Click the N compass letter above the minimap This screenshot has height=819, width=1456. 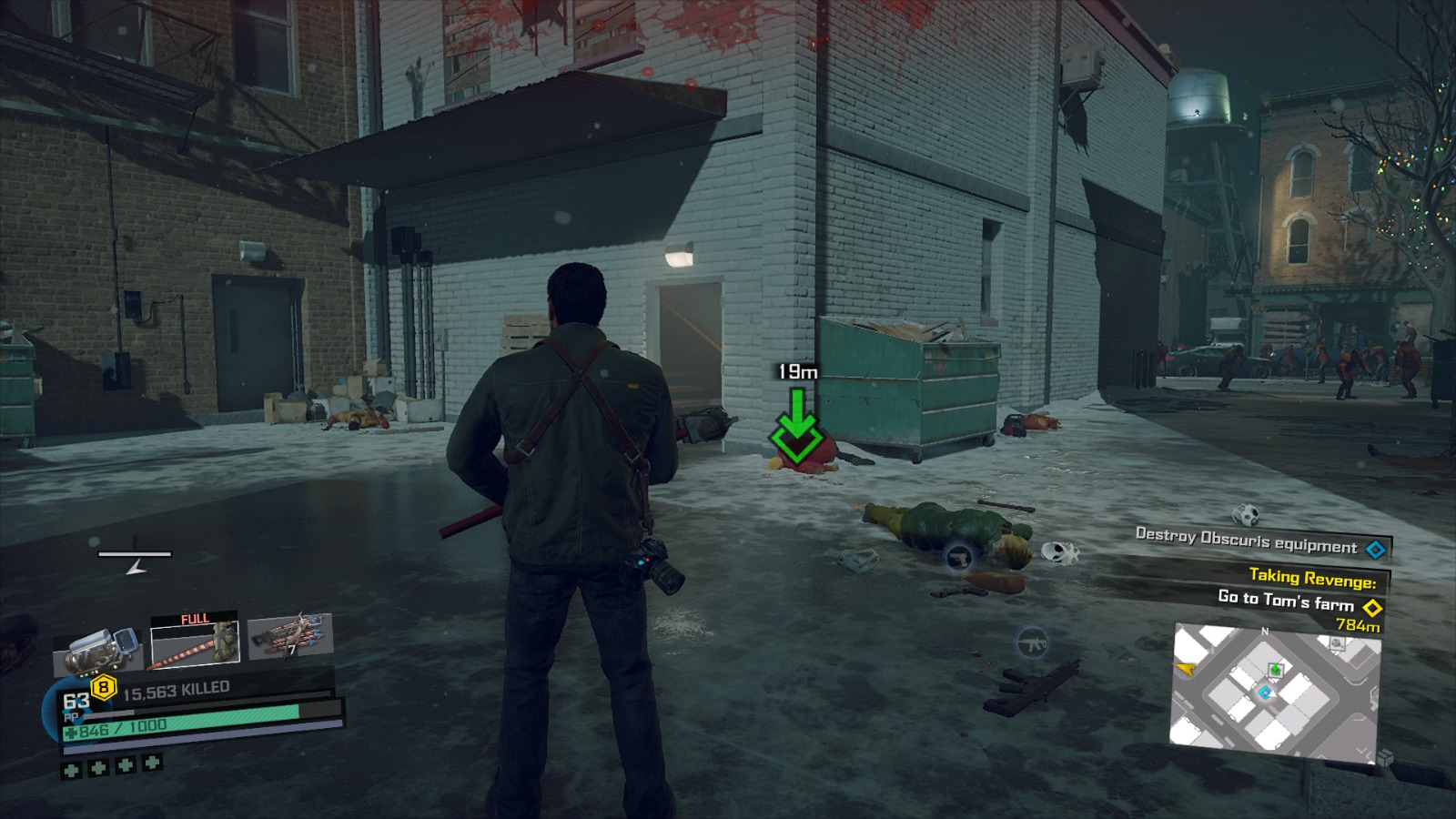pyautogui.click(x=1265, y=631)
